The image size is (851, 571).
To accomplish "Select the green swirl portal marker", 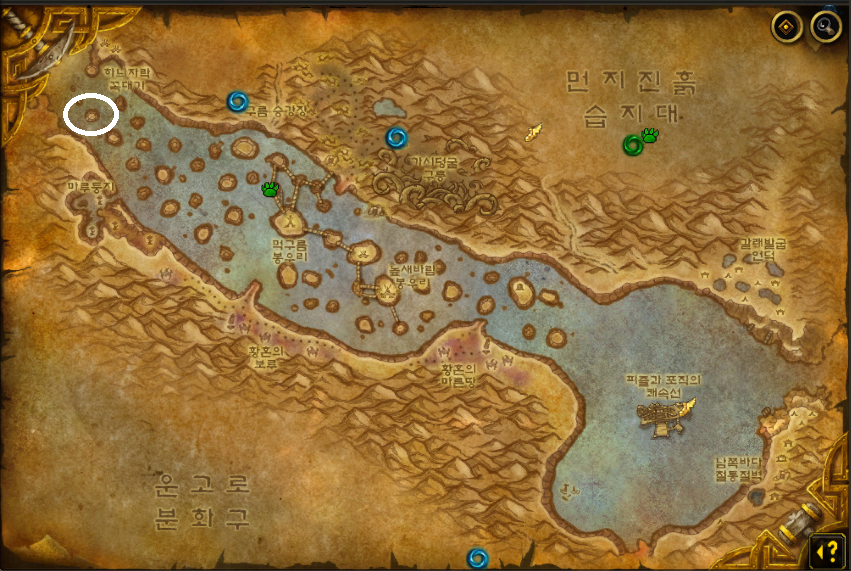I will 632,144.
